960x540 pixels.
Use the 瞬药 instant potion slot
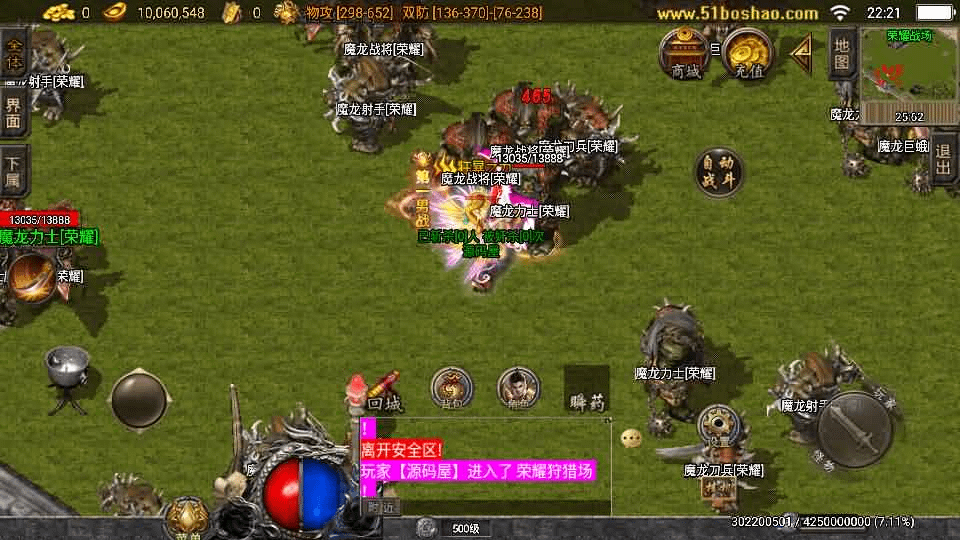[587, 389]
